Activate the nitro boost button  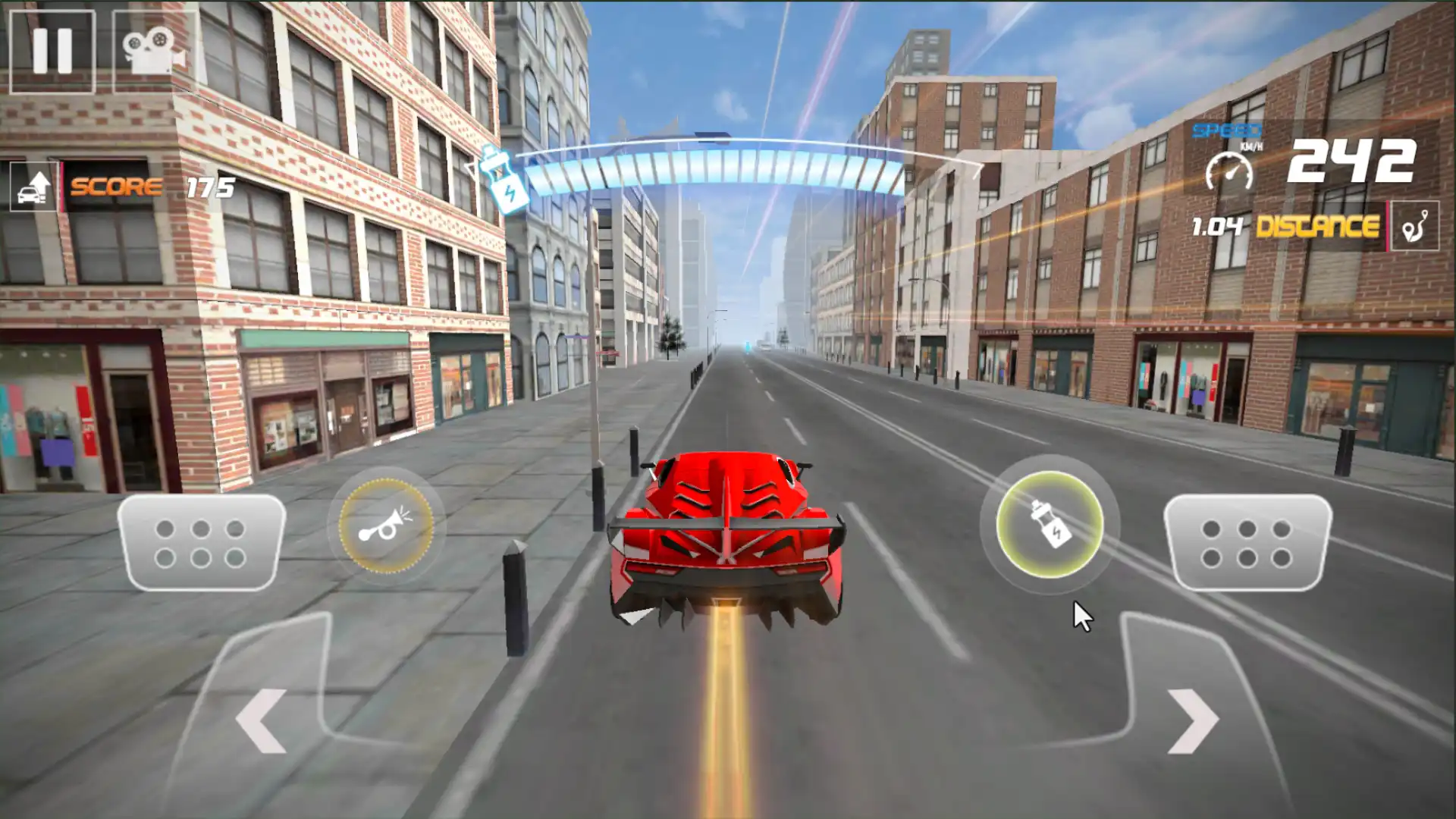pos(1050,524)
